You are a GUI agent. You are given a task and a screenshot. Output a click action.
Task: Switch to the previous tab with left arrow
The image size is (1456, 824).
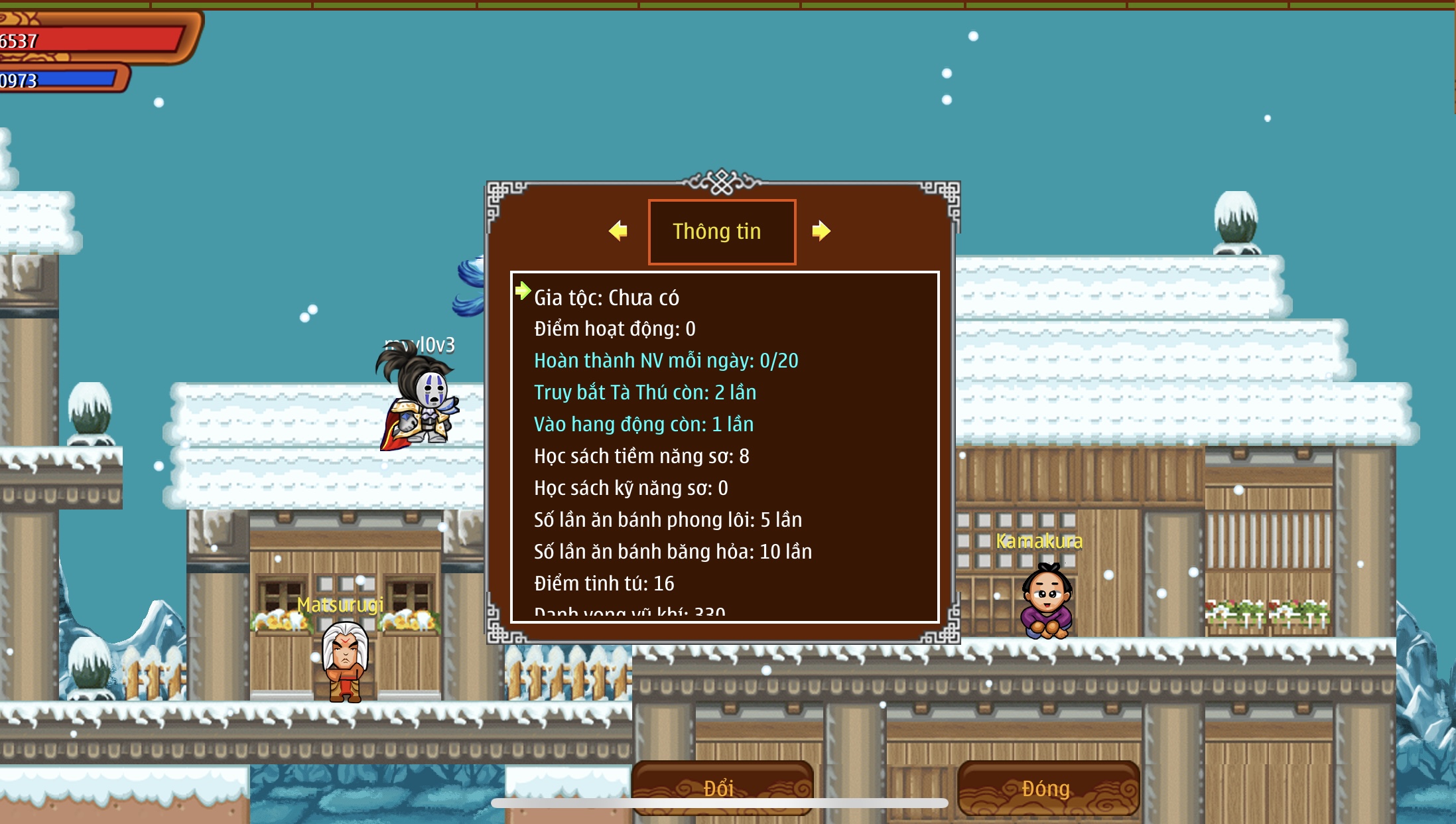(618, 231)
